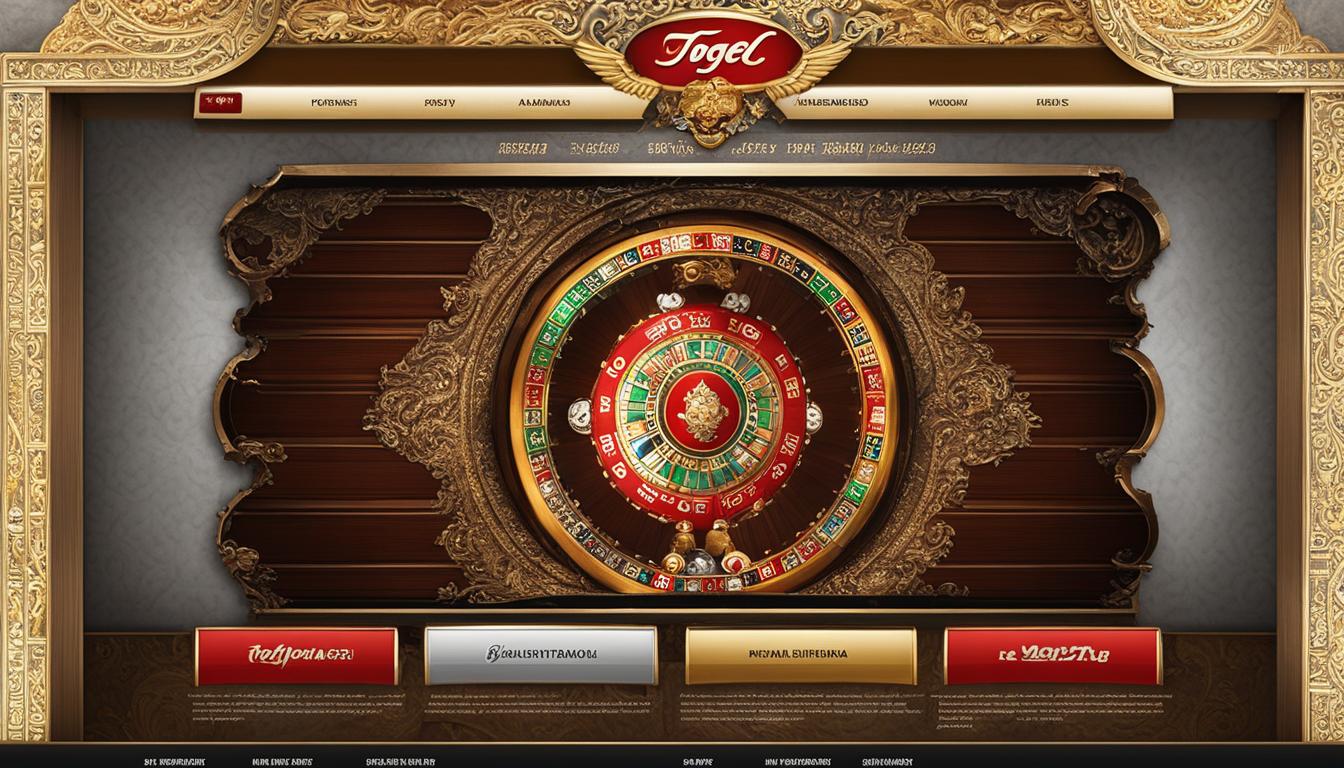Click the red hub of the roulette wheel
Viewport: 1344px width, 768px height.
(700, 410)
